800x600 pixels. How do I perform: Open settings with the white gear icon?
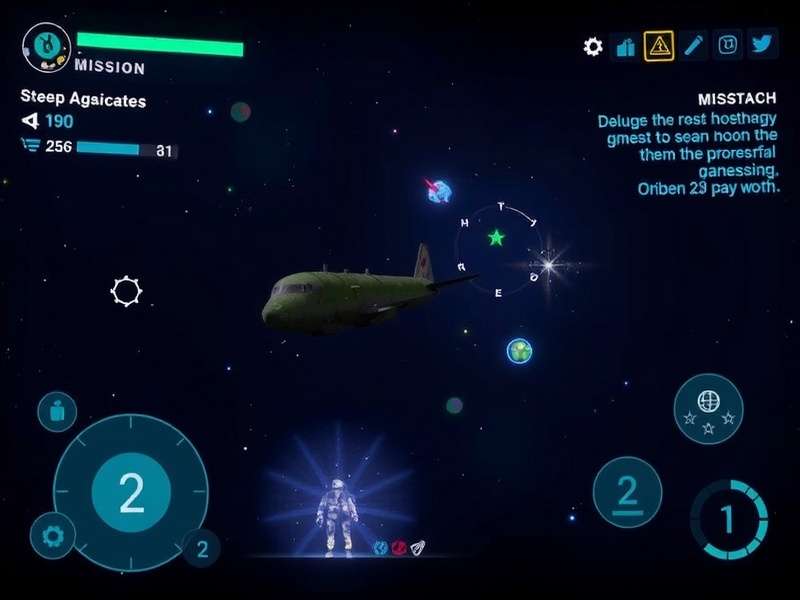point(593,47)
